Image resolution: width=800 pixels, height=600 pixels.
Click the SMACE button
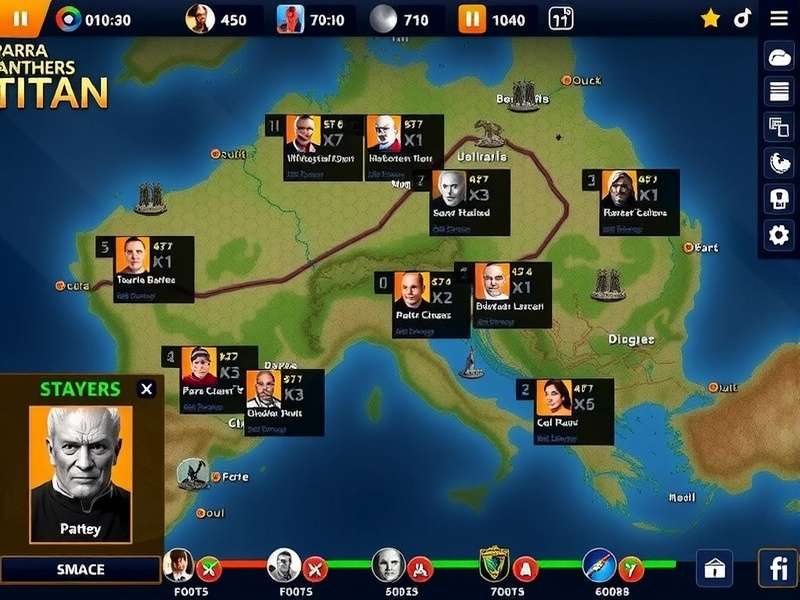[x=80, y=569]
